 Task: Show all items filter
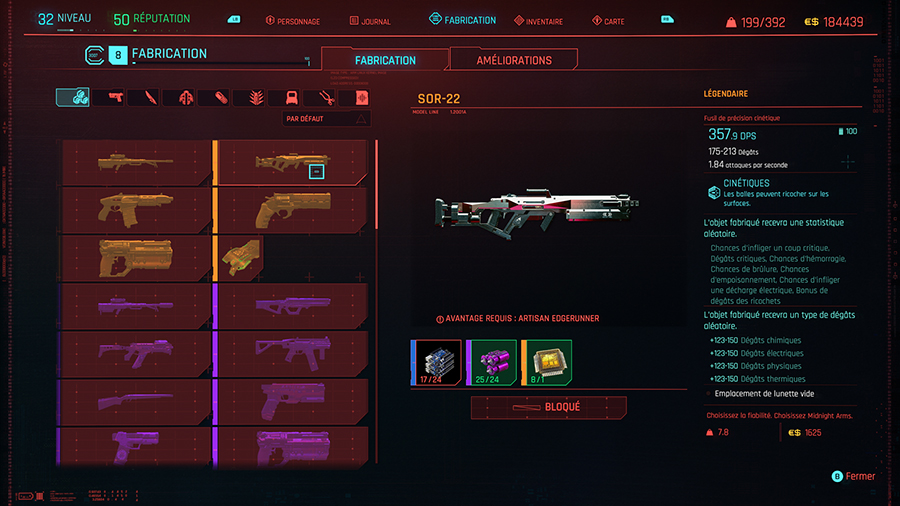[x=73, y=97]
